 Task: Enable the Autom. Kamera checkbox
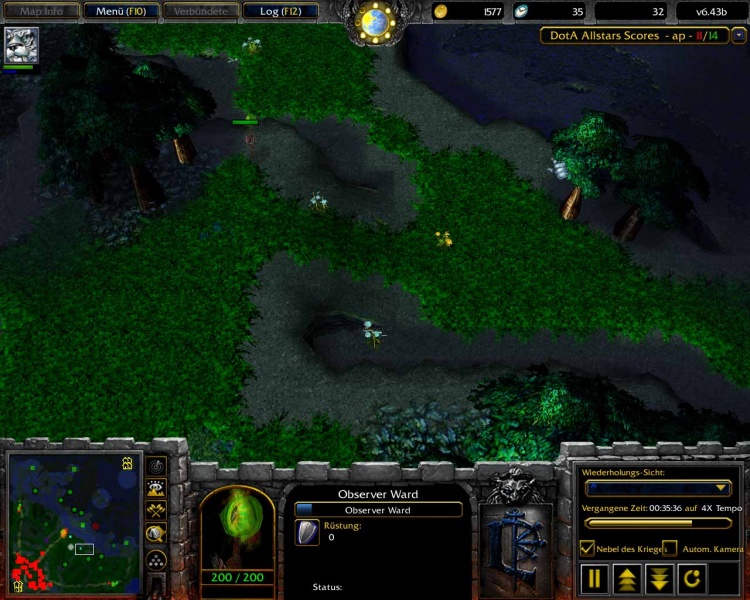coord(669,548)
